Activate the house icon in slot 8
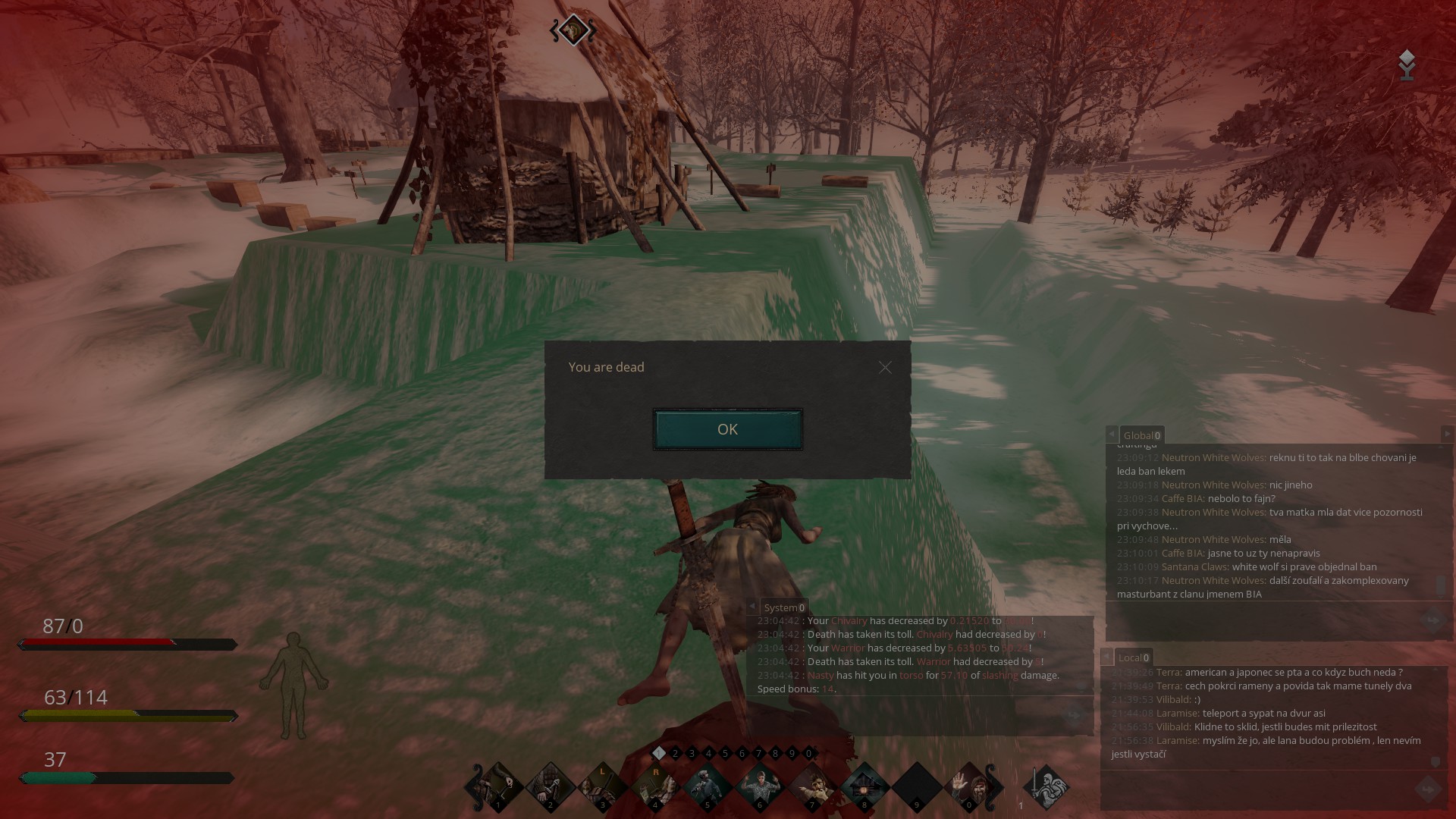Viewport: 1456px width, 819px height. 864,787
